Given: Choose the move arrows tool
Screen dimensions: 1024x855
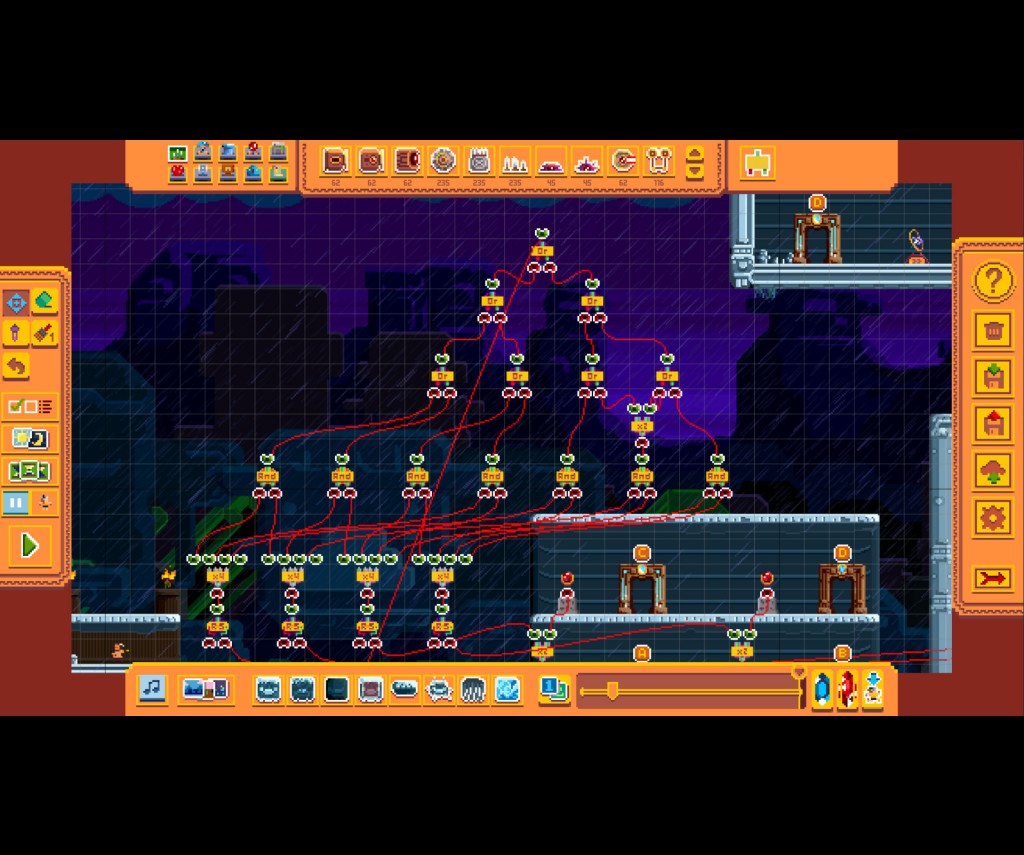Looking at the screenshot, I should pos(16,301).
